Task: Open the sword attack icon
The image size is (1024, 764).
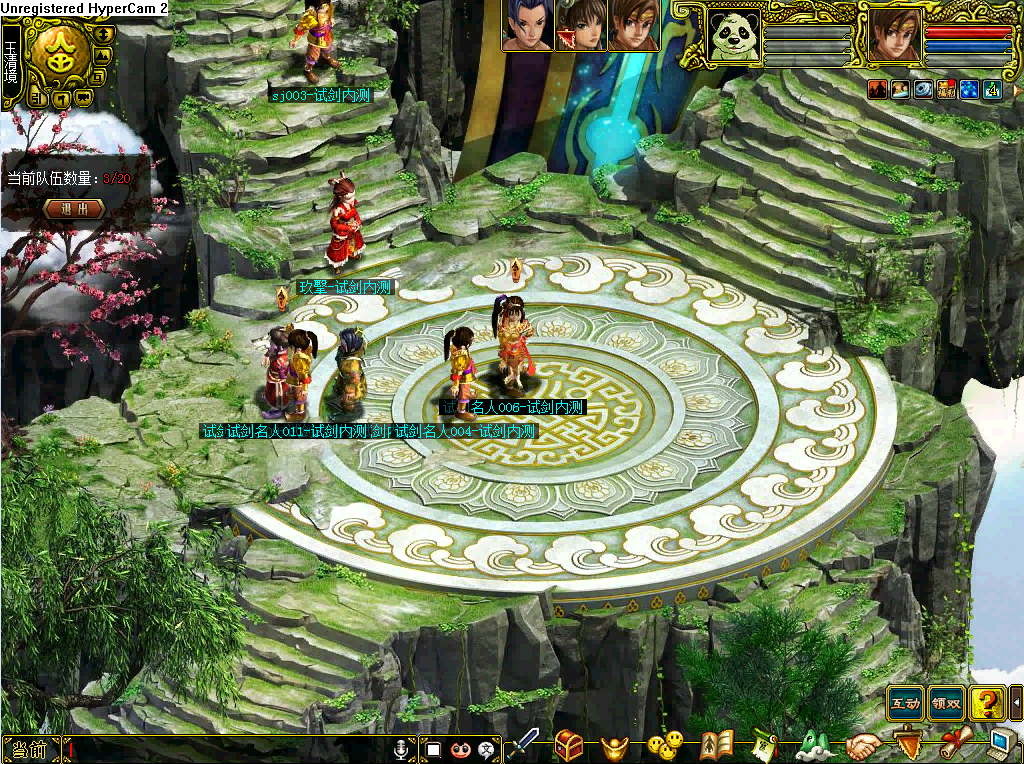Action: (x=522, y=745)
